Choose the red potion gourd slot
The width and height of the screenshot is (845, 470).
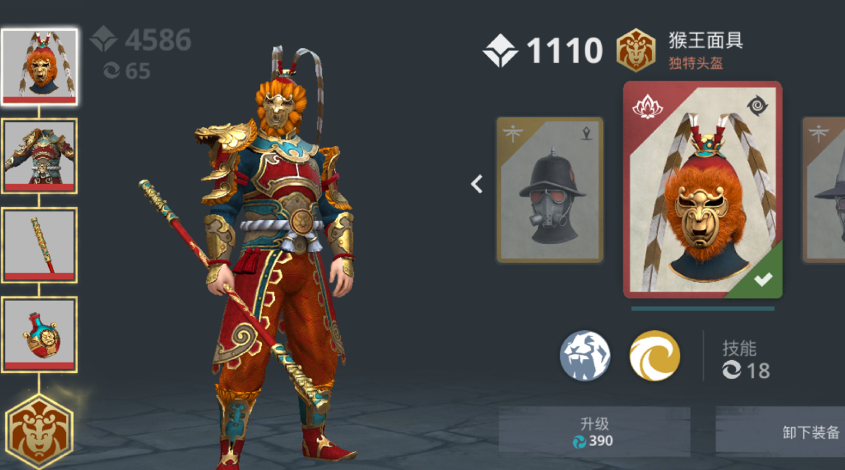click(x=39, y=334)
